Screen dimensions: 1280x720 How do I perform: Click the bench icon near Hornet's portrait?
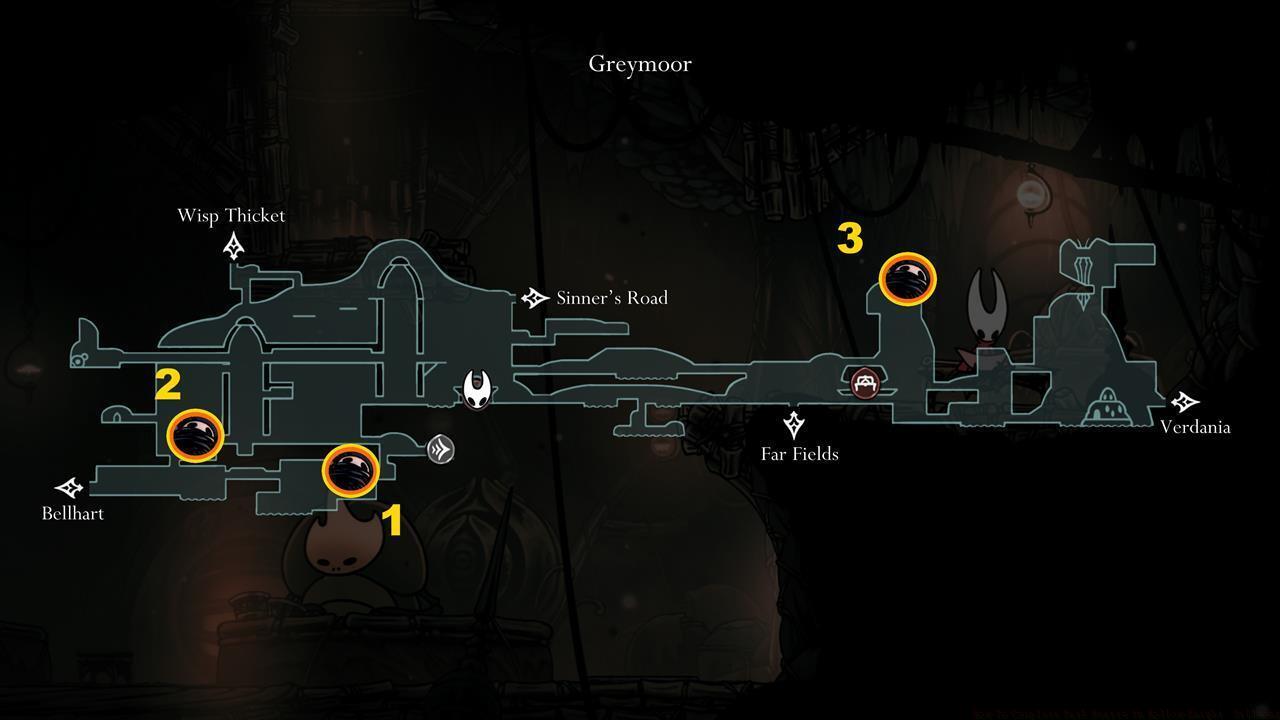click(863, 381)
